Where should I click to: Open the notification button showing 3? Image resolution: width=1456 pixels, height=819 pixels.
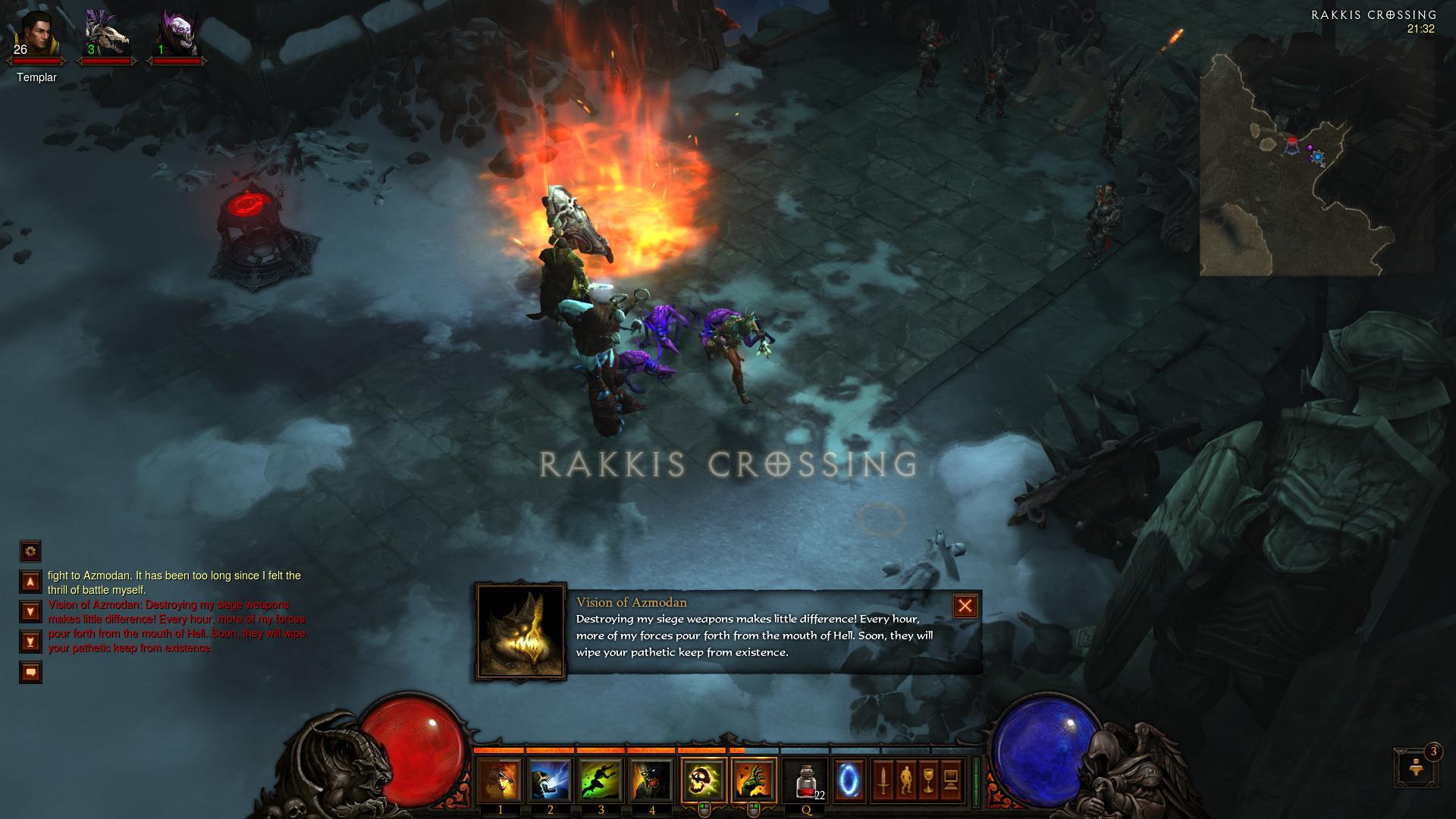[1415, 767]
